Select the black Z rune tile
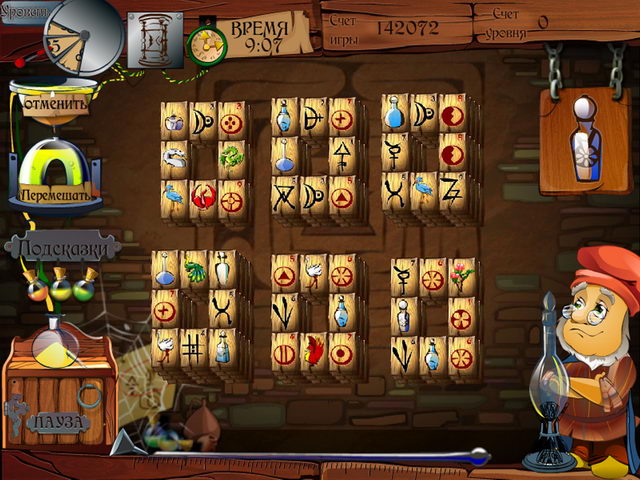640x480 pixels. point(448,188)
